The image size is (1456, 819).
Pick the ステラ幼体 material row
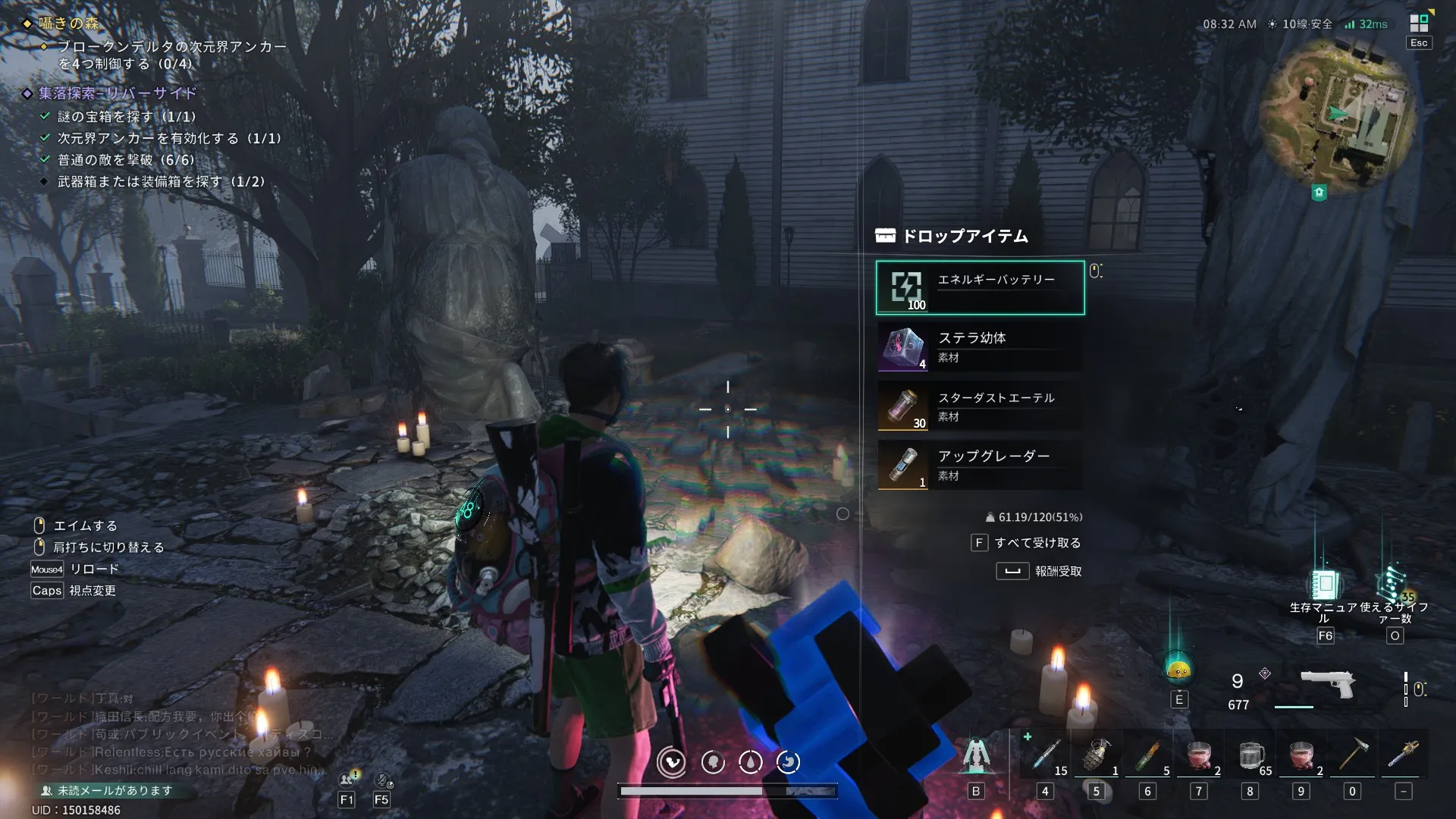980,347
